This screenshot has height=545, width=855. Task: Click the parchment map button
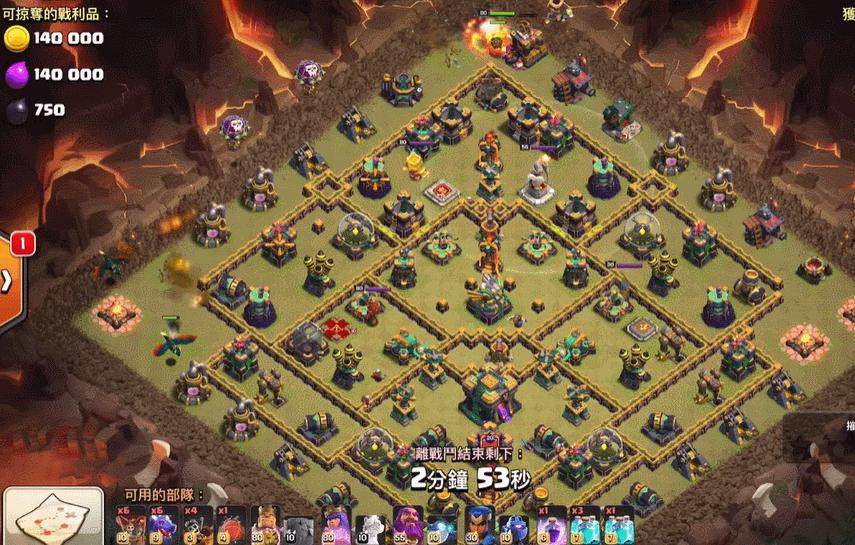point(52,517)
